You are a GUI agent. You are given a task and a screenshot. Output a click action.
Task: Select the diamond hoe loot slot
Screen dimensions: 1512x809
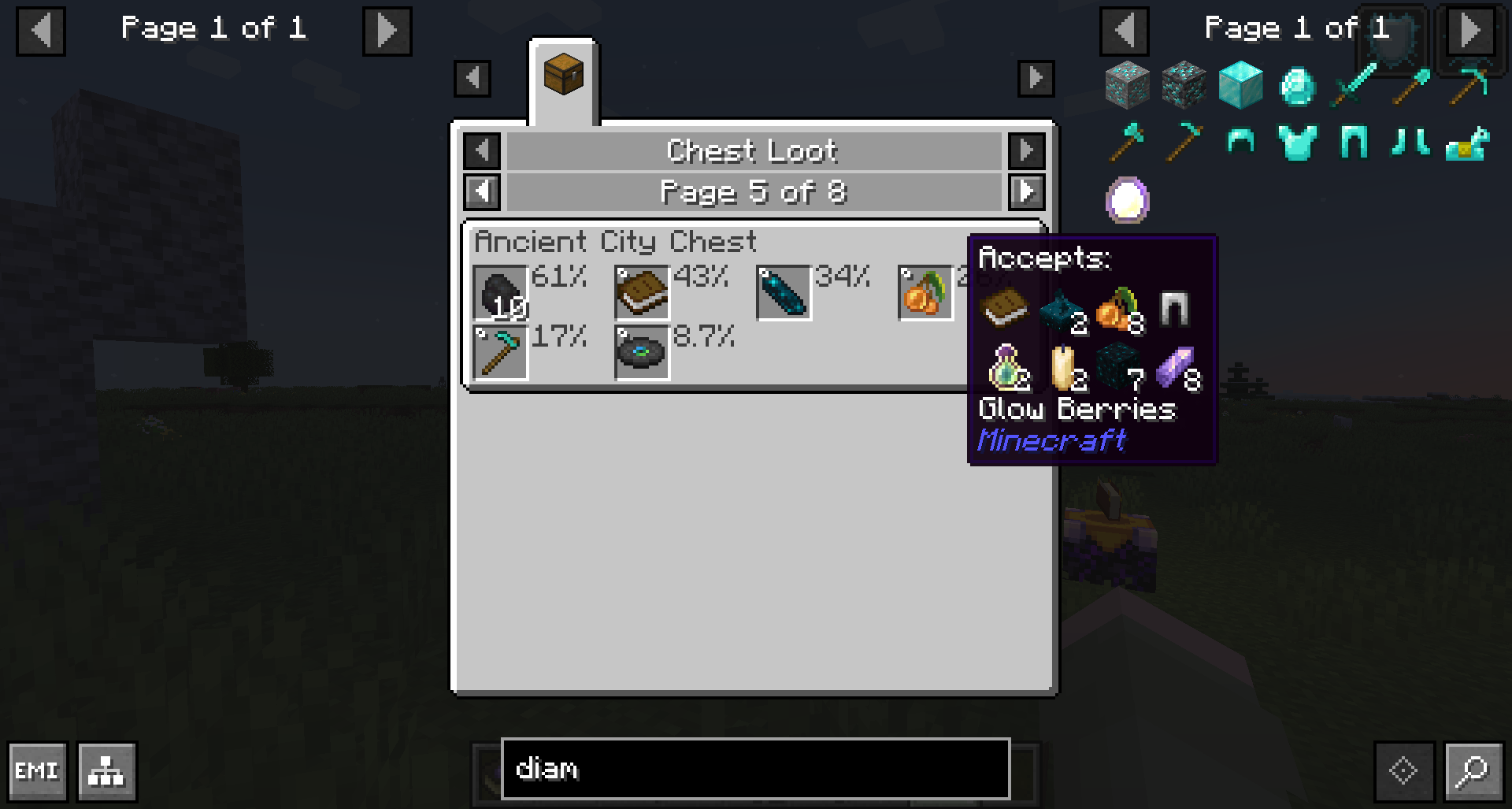coord(500,353)
